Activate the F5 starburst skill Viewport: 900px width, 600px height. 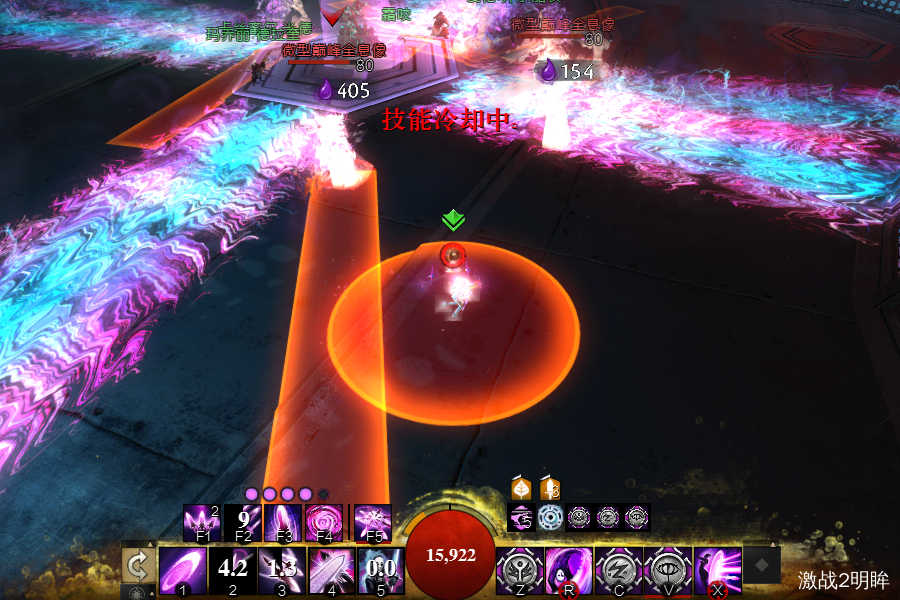[372, 522]
